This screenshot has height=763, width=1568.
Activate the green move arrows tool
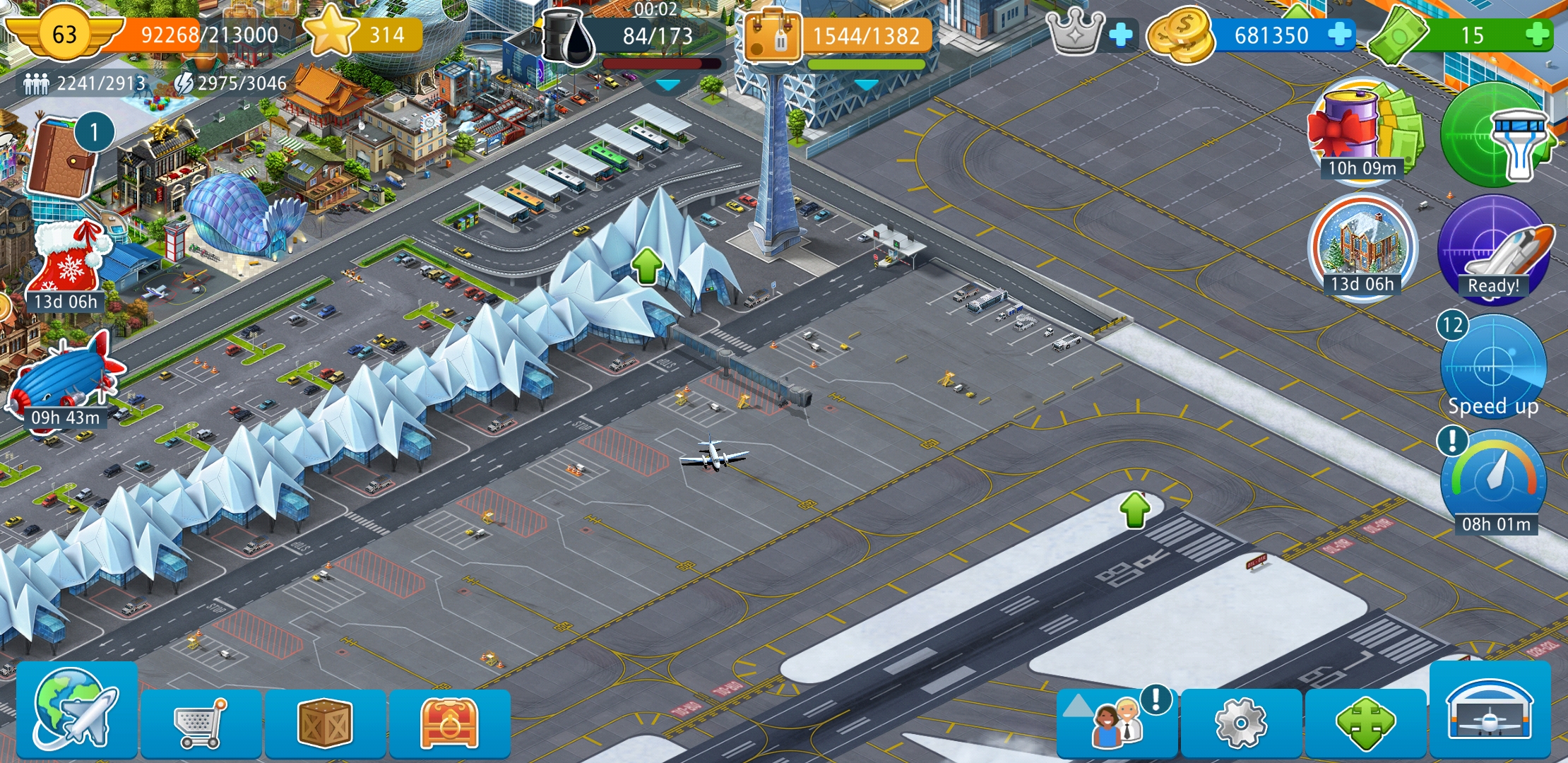coord(1365,722)
